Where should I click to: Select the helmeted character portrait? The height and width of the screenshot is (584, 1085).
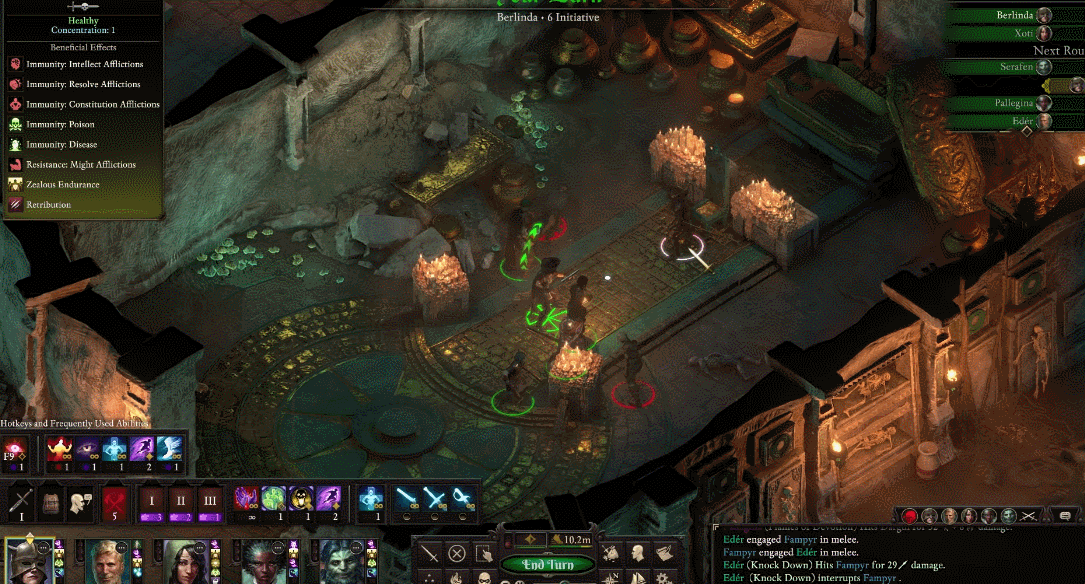click(x=27, y=563)
